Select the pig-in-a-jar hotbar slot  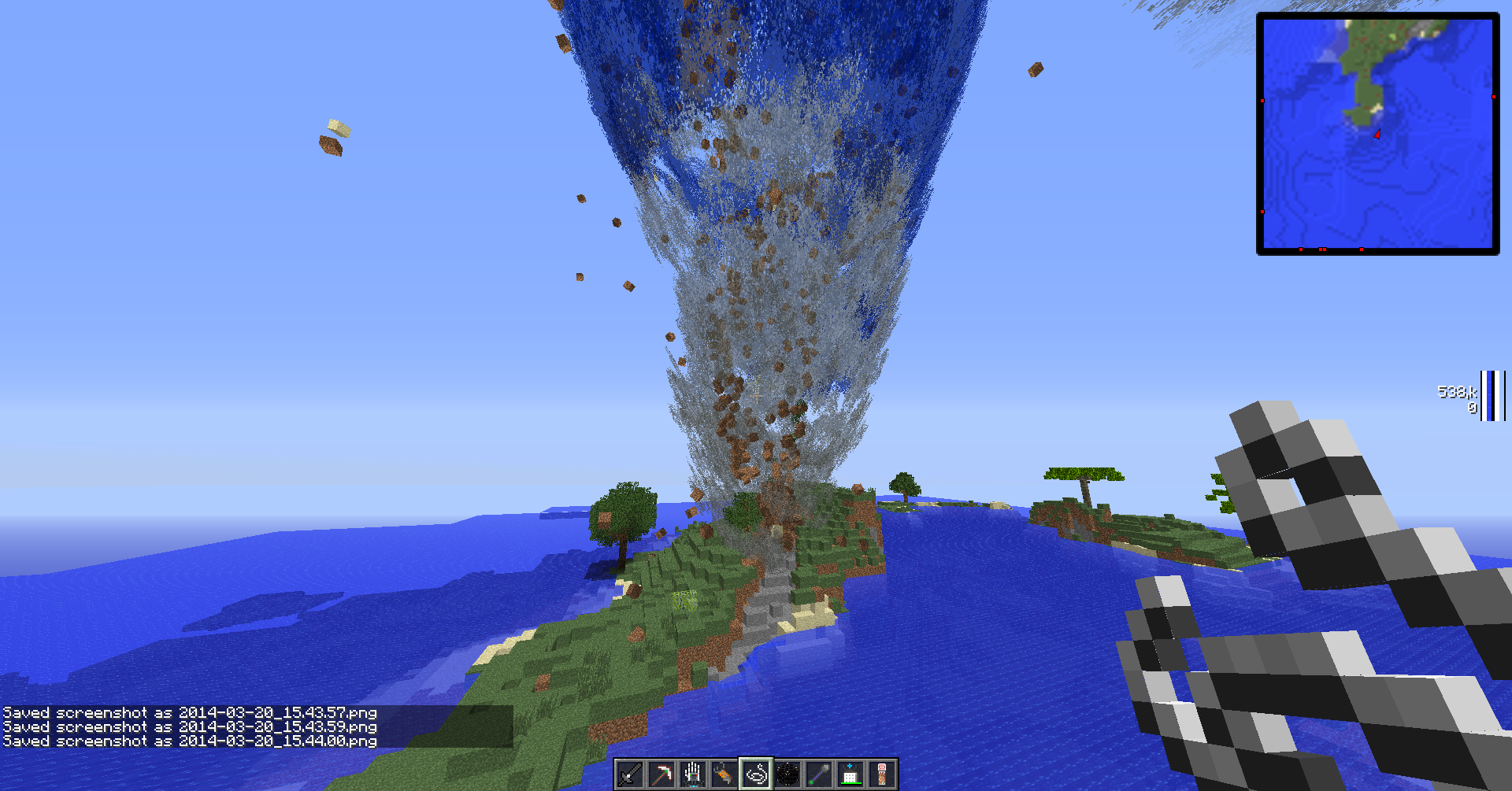882,775
